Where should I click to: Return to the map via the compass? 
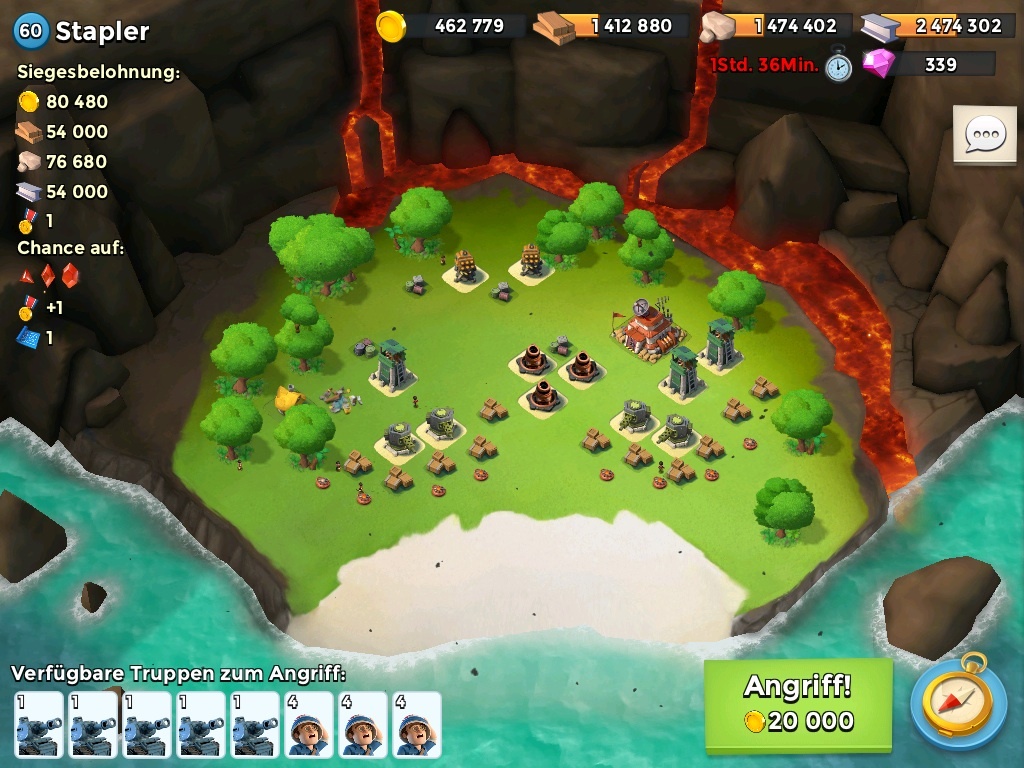958,704
